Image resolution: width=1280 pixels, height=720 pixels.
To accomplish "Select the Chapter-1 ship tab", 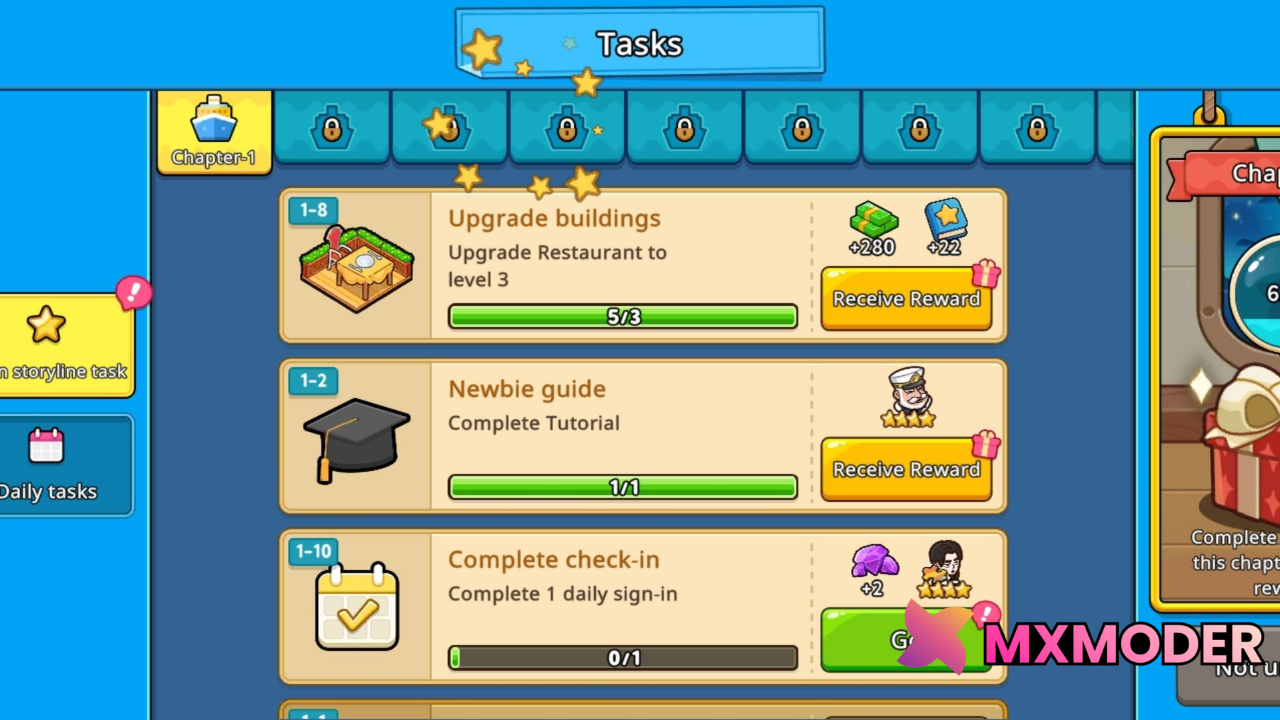I will tap(214, 131).
